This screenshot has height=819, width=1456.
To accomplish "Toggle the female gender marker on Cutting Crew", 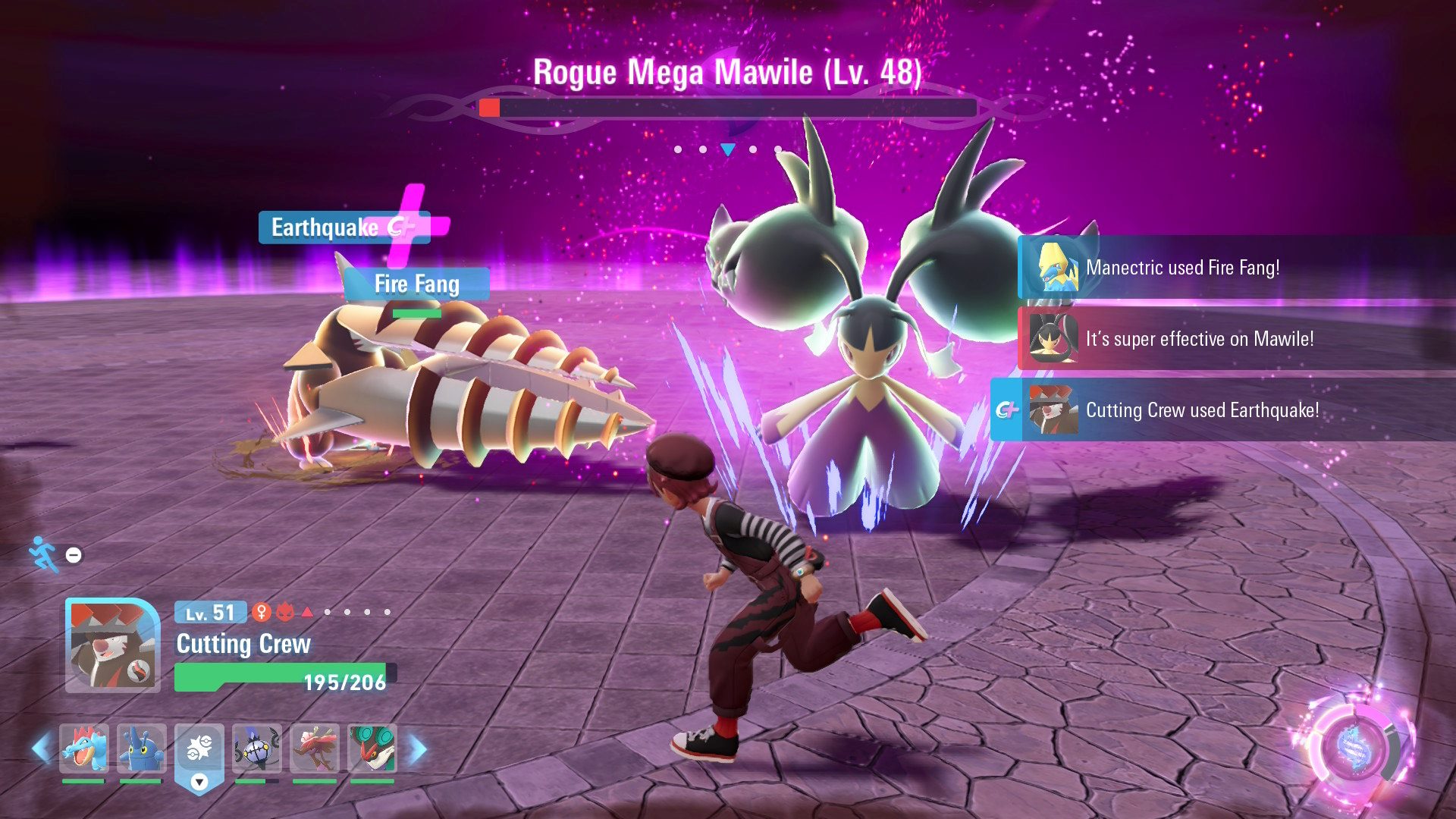I will coord(262,610).
